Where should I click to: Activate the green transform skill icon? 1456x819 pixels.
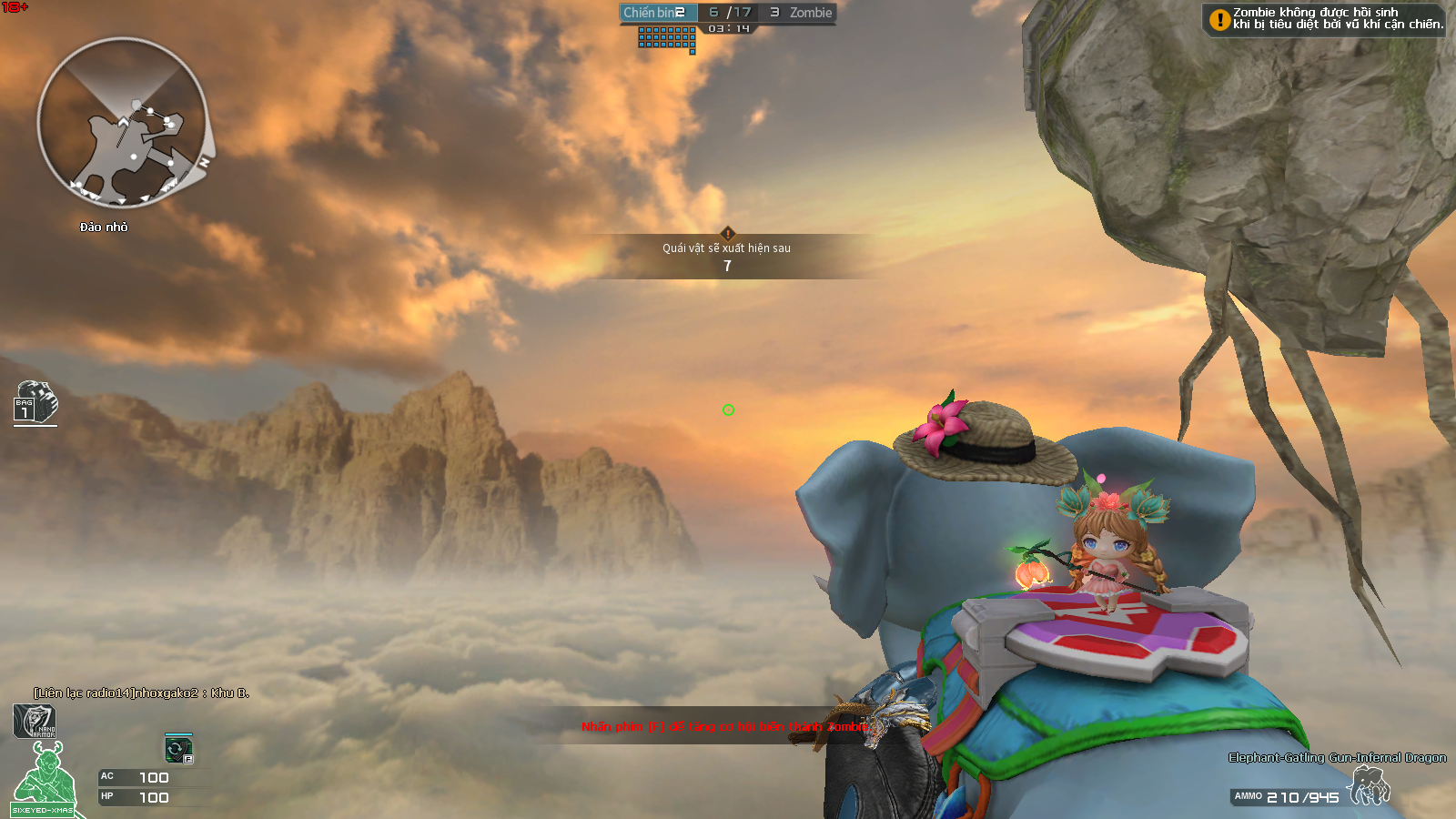click(178, 749)
